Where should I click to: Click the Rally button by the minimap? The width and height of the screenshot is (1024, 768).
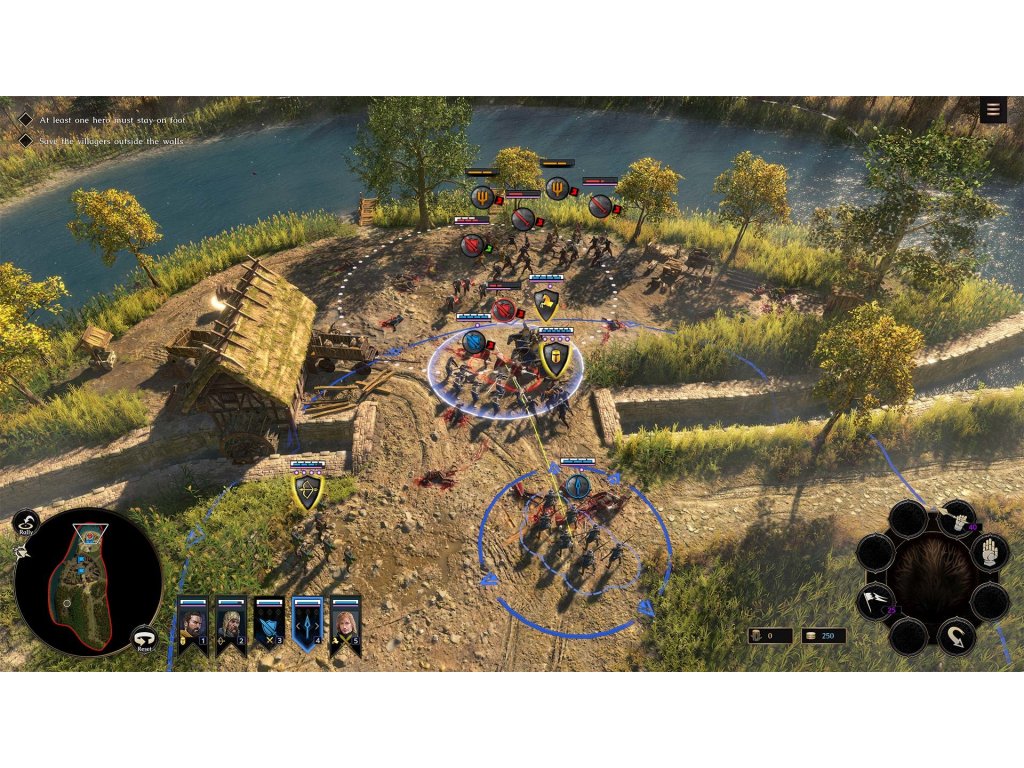26,522
